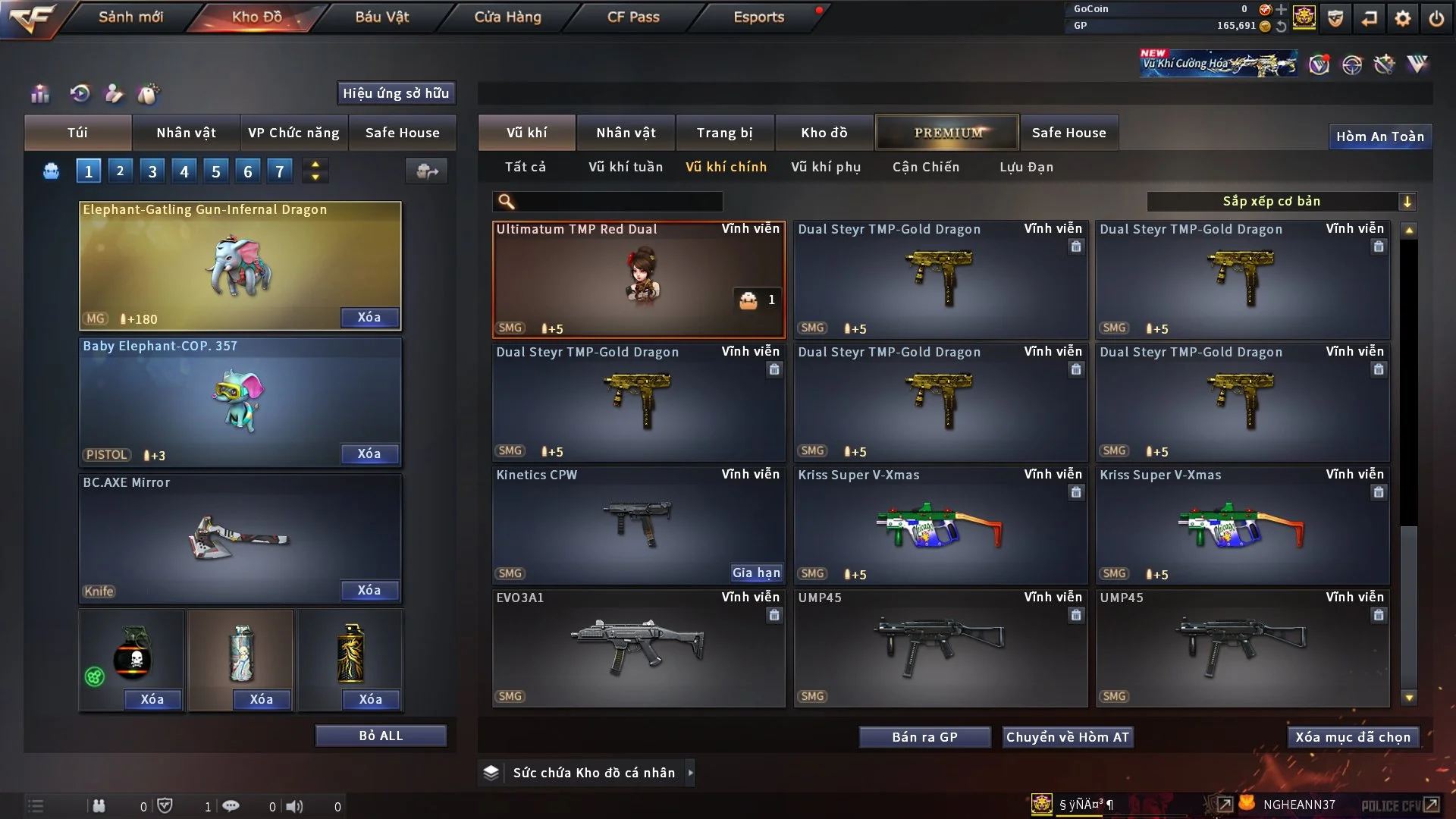Remove all equipped items with Bỏ ALL

(381, 736)
